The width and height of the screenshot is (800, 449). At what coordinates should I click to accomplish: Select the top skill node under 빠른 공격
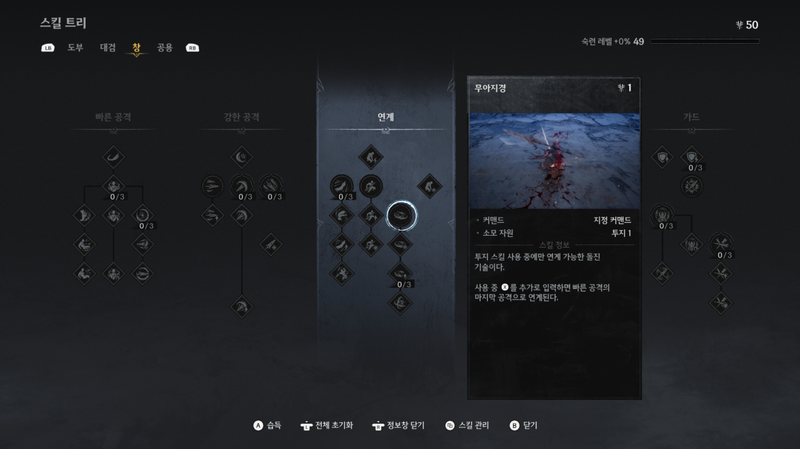point(113,156)
